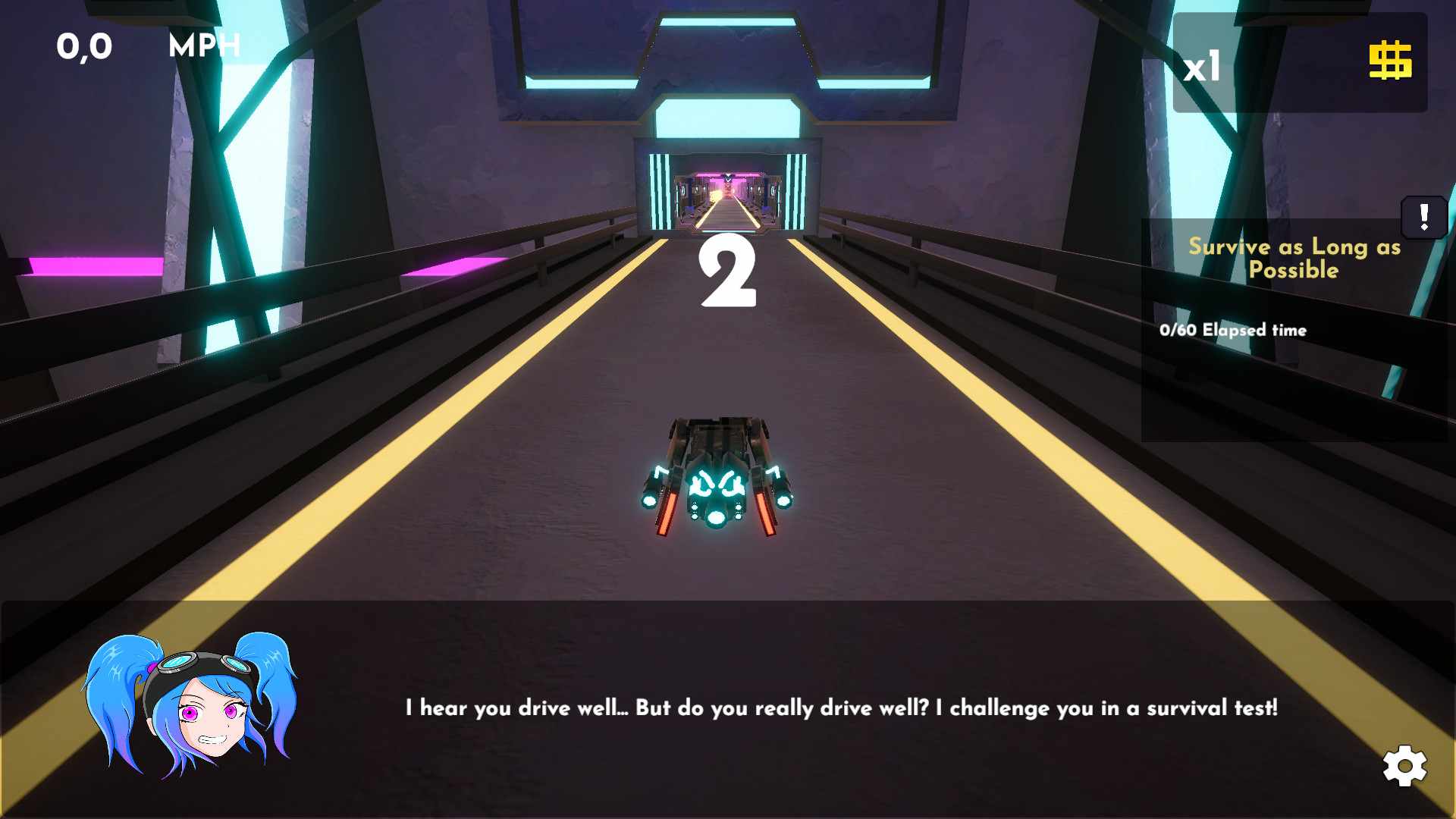Open the settings gear icon
The image size is (1456, 819).
[x=1406, y=765]
